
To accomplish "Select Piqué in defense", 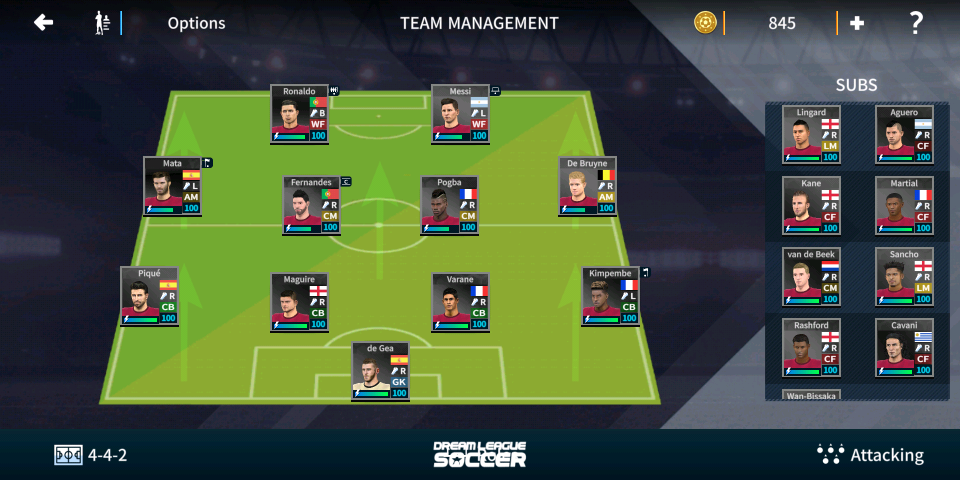I will [x=149, y=296].
